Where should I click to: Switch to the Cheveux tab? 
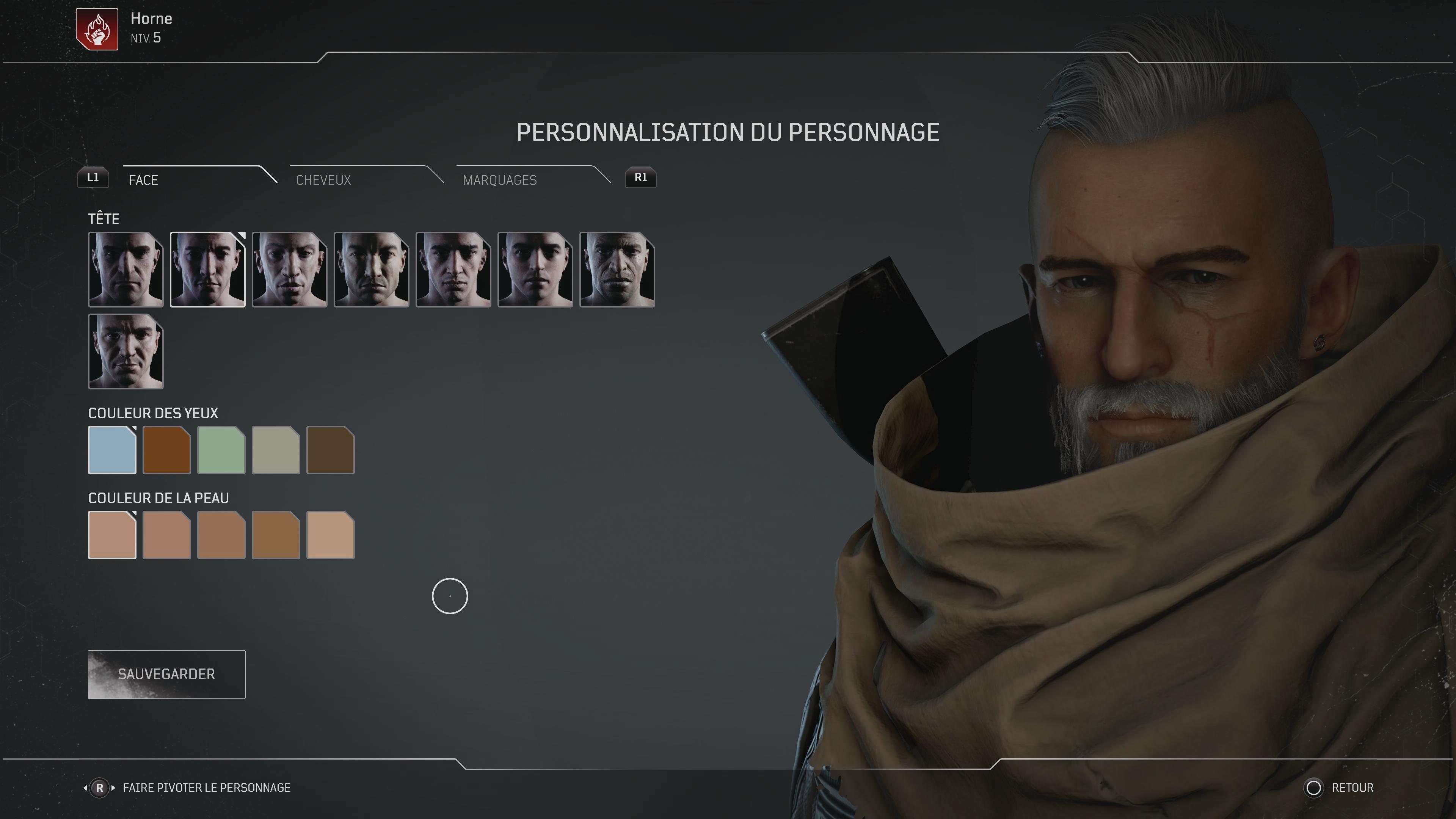point(323,180)
